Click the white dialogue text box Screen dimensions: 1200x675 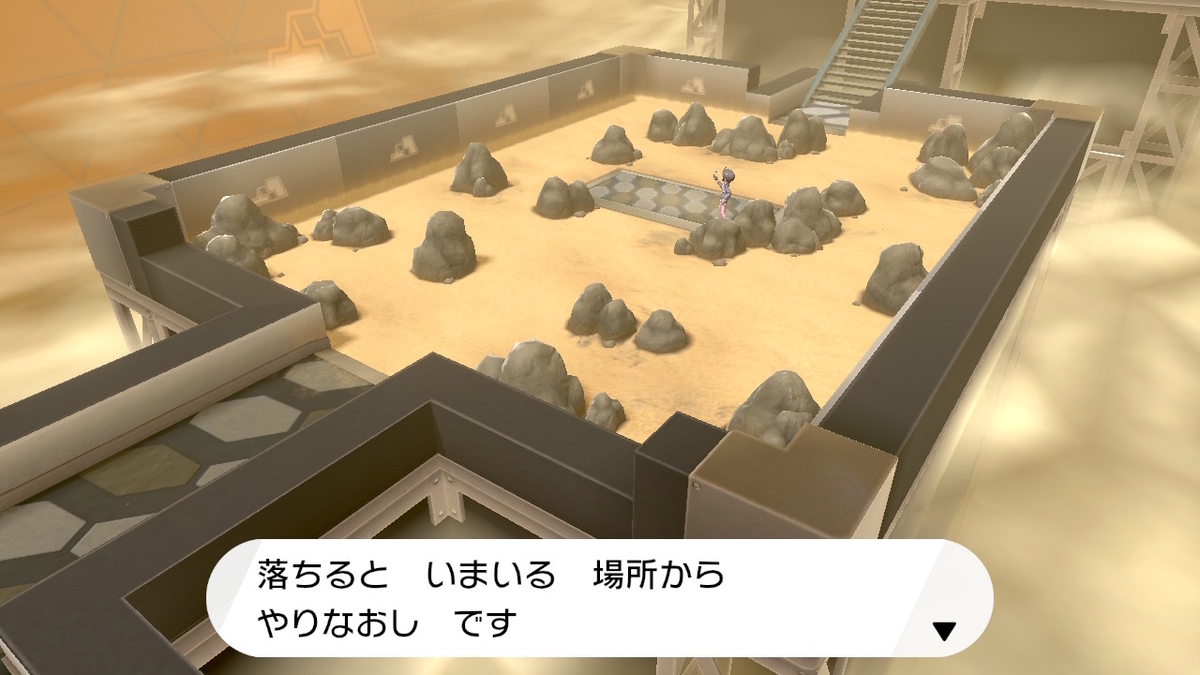(x=598, y=598)
